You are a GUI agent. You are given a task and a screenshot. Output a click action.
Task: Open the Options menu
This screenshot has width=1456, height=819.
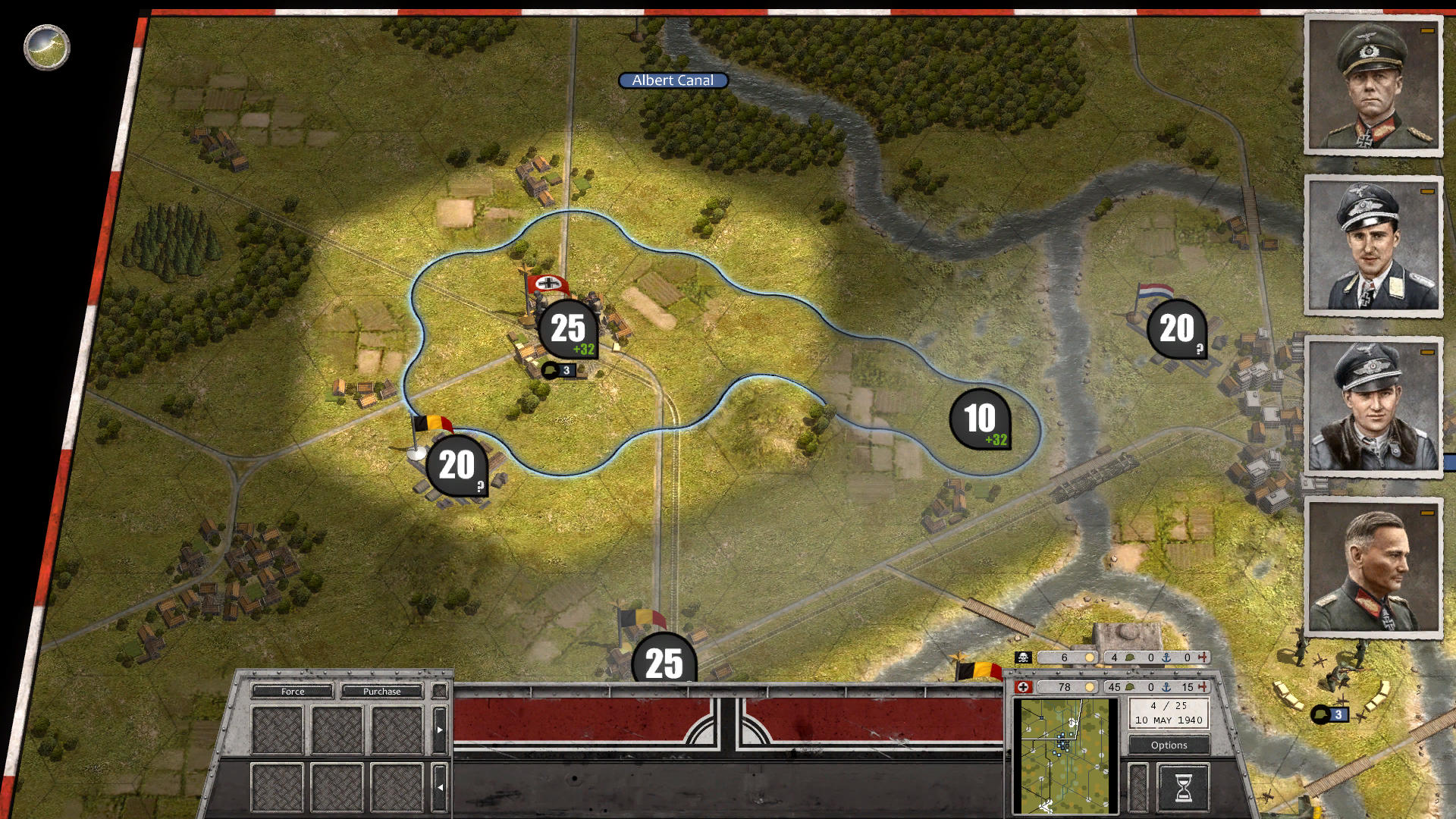pos(1168,745)
